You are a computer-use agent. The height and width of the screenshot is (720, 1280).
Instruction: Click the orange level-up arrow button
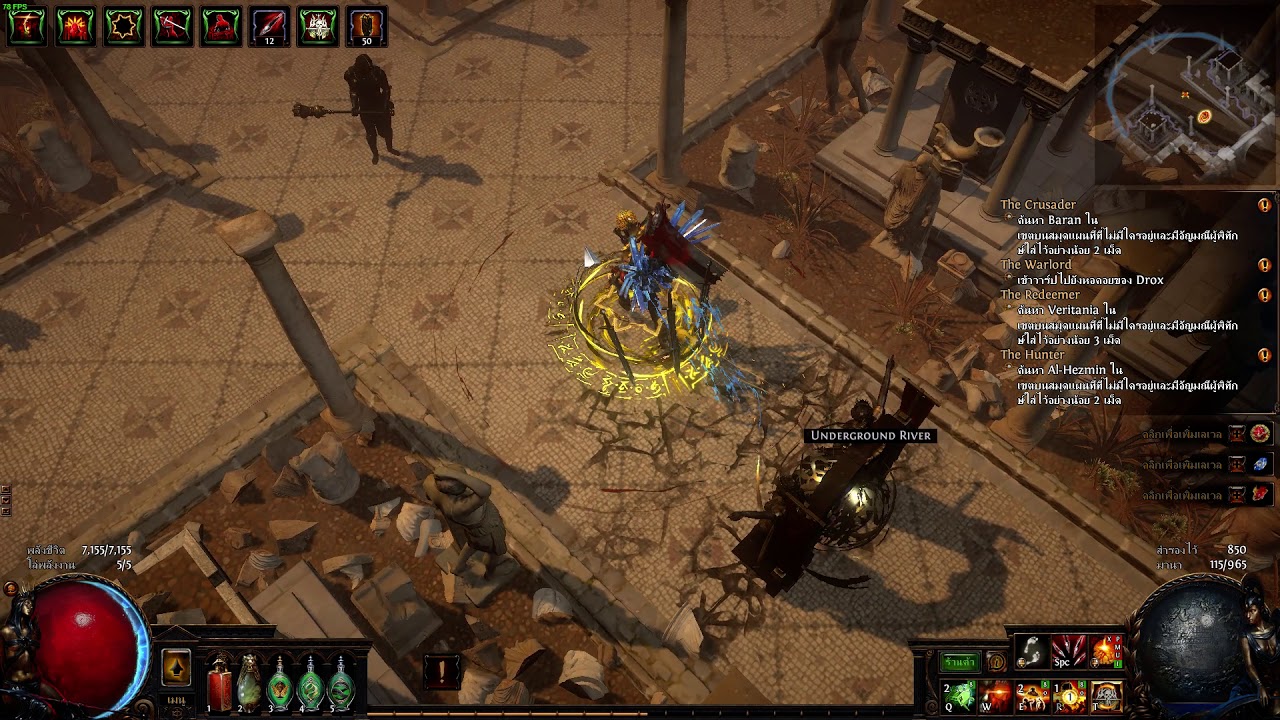(176, 668)
